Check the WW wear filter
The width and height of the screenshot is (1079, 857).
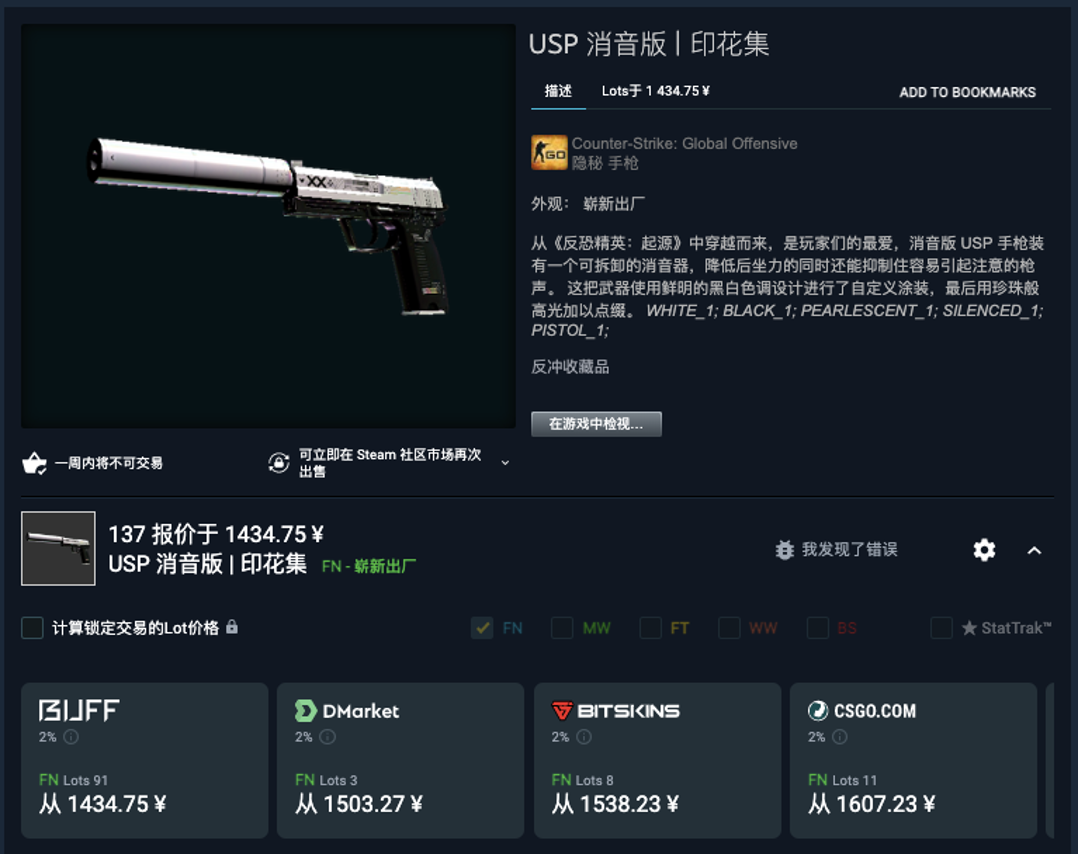click(729, 628)
